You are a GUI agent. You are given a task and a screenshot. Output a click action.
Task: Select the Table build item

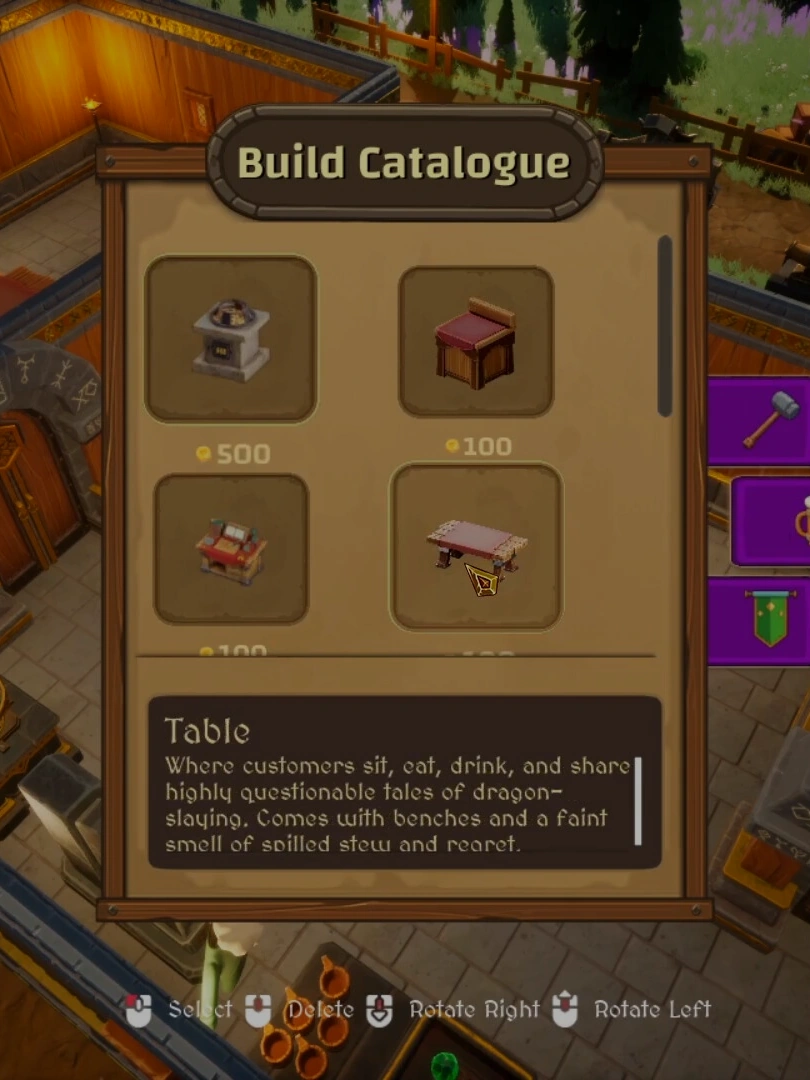click(476, 547)
